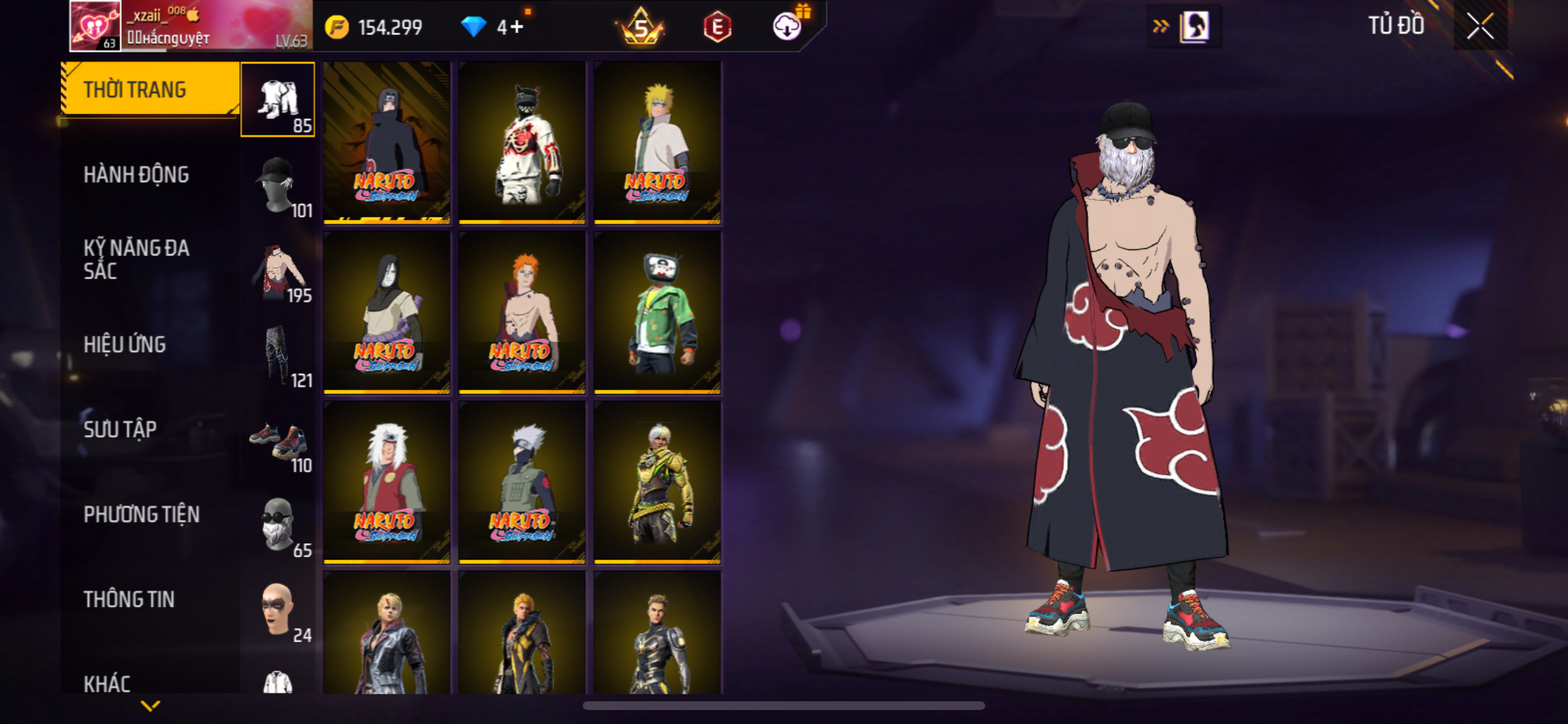The height and width of the screenshot is (724, 1568).
Task: Open the HÀNH ĐỘNG category
Action: pyautogui.click(x=136, y=175)
